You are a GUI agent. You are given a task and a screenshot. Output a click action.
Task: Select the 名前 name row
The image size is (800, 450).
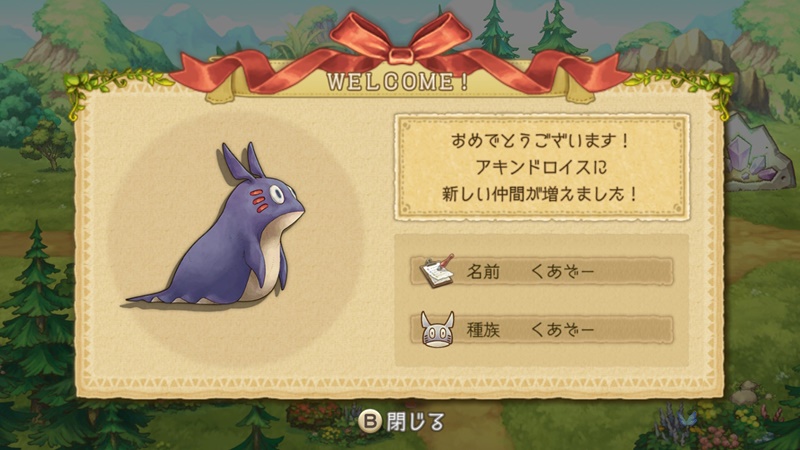[542, 272]
